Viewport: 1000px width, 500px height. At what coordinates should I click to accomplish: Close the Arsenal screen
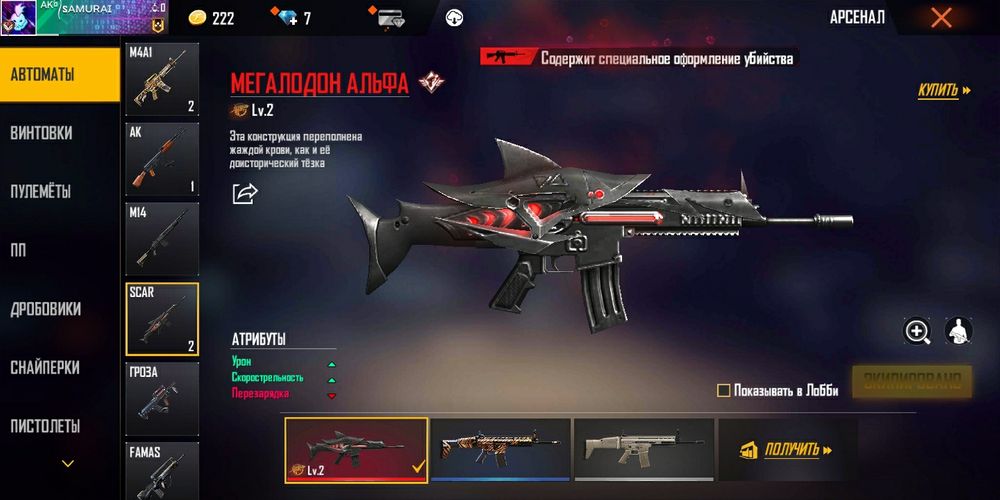pos(940,17)
